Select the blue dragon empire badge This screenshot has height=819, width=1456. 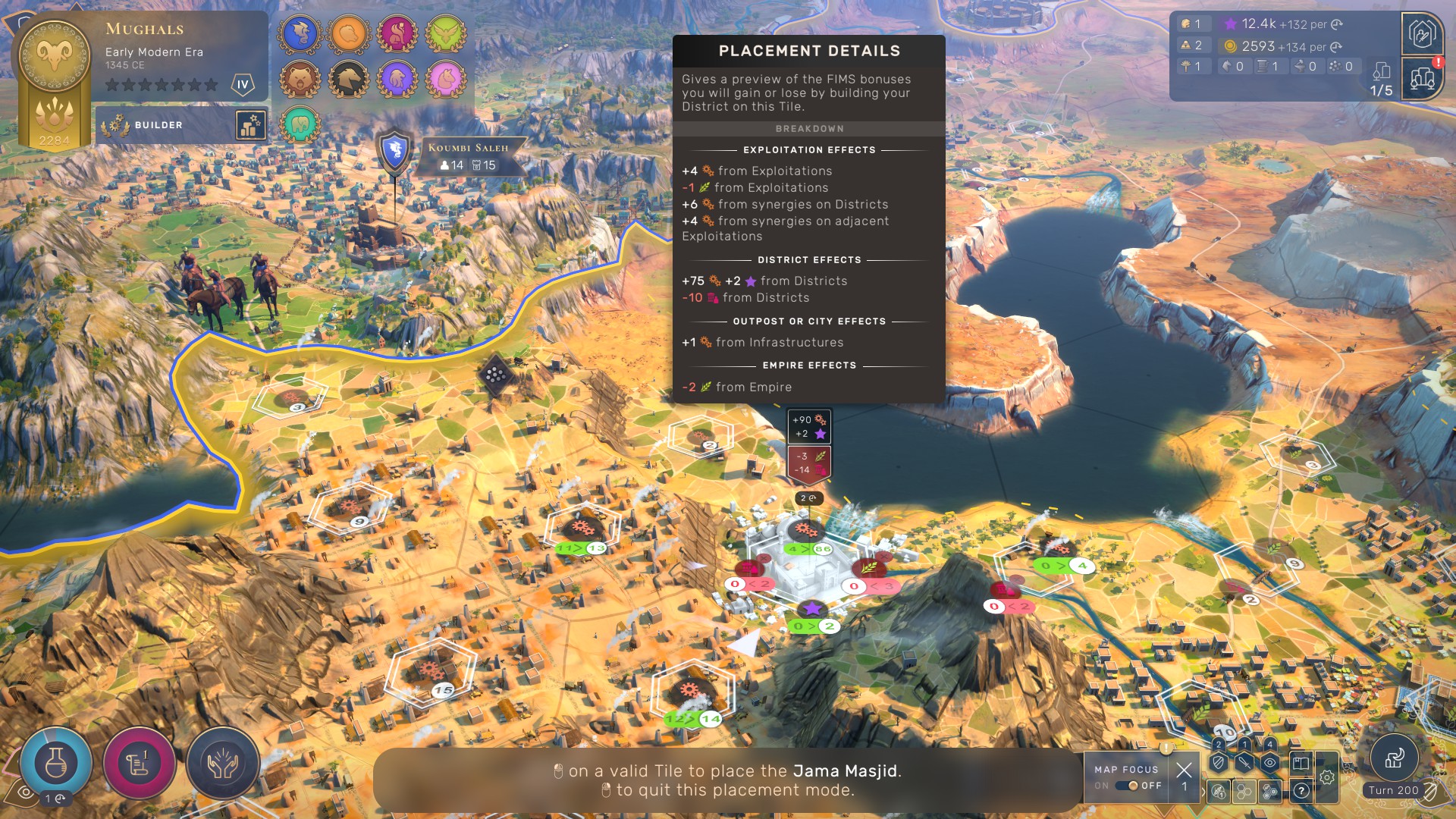click(x=300, y=34)
